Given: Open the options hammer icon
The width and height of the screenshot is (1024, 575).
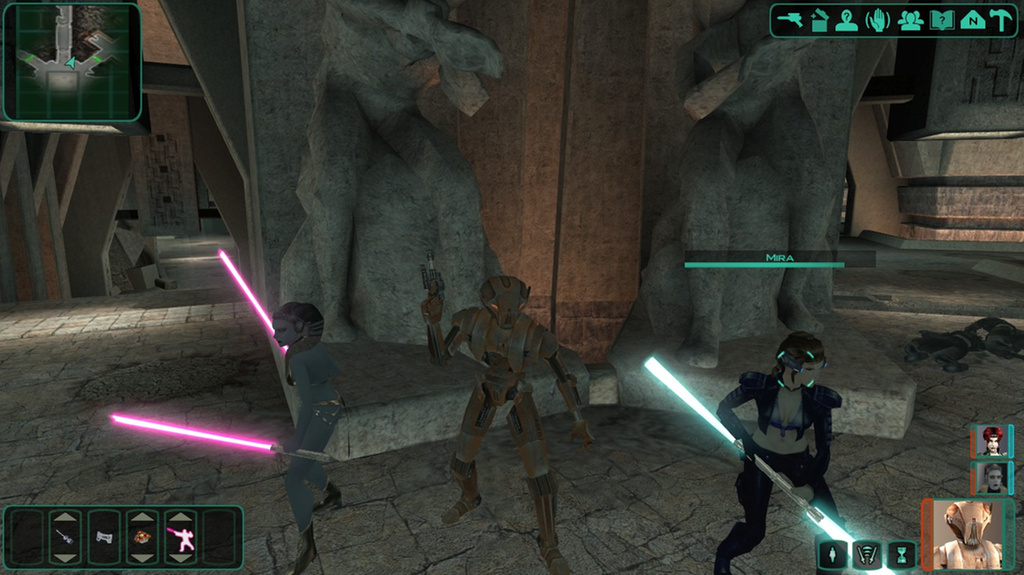Looking at the screenshot, I should (1001, 21).
